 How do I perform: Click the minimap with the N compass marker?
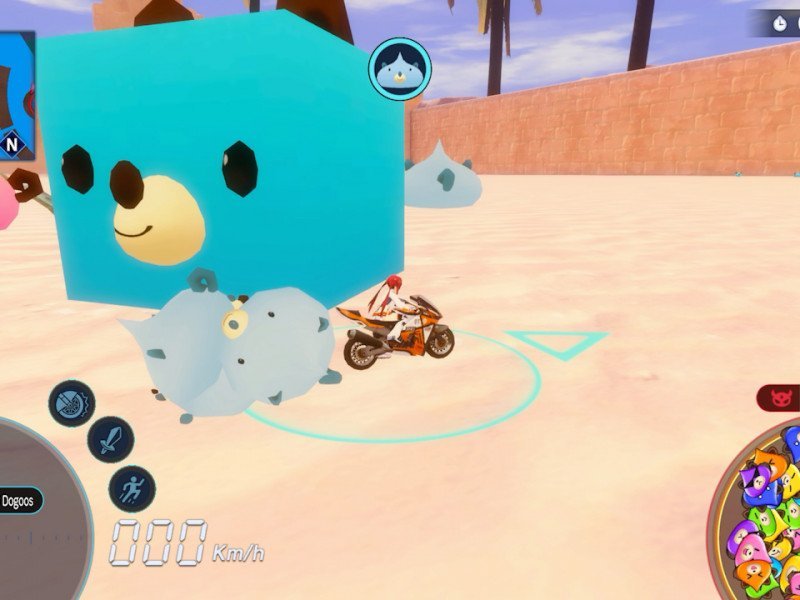pyautogui.click(x=17, y=95)
